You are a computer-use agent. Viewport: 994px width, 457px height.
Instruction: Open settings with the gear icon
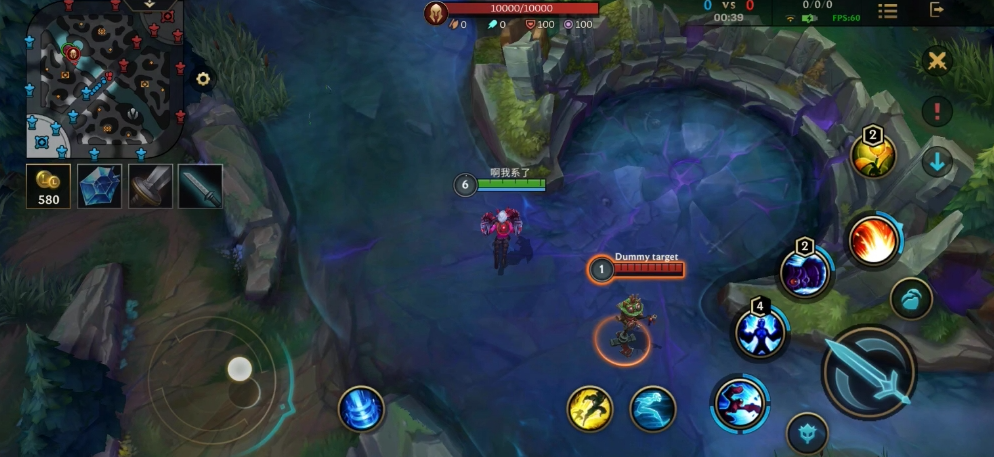pos(203,79)
